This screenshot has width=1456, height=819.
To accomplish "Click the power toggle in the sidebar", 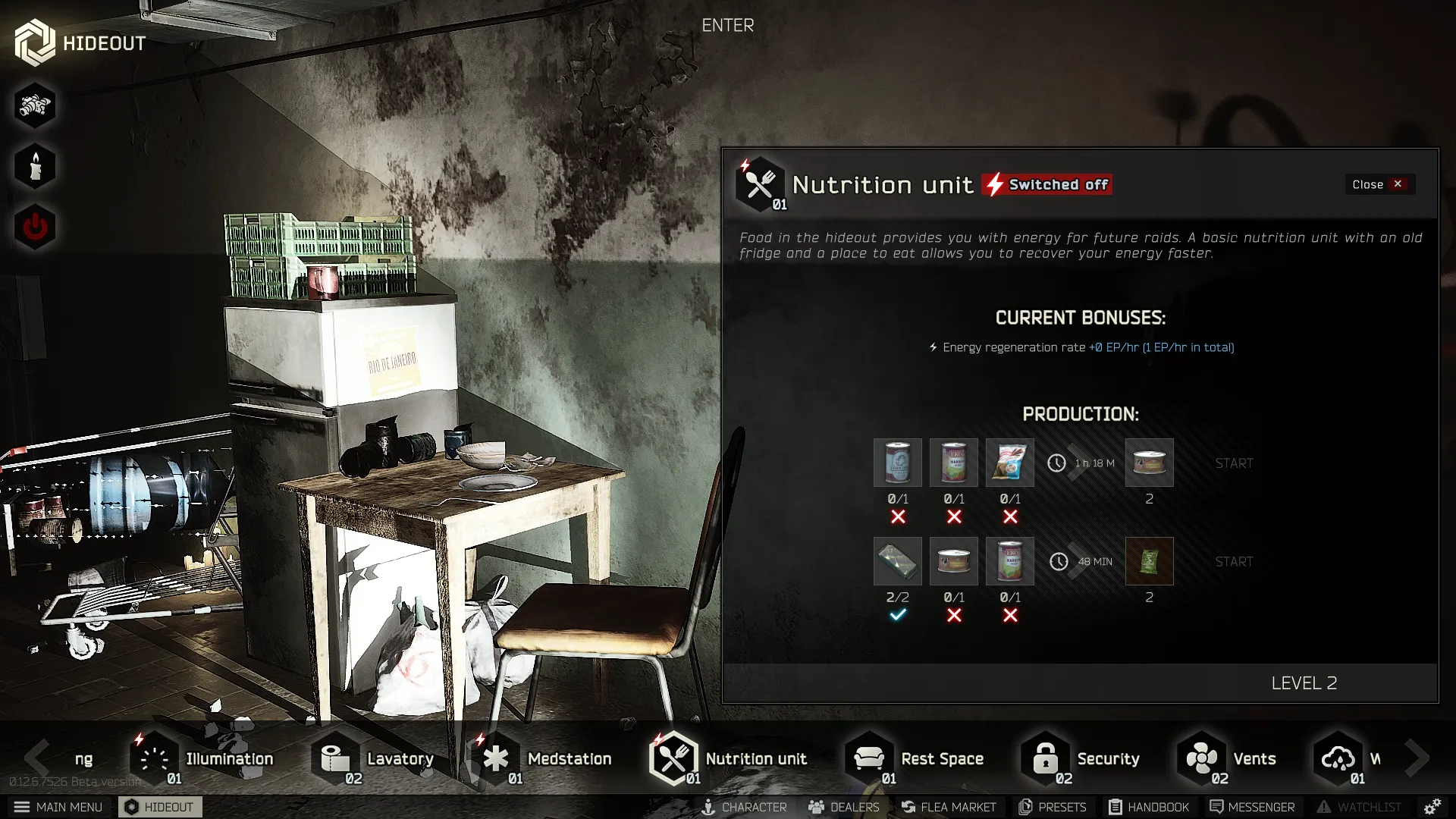I will 34,225.
